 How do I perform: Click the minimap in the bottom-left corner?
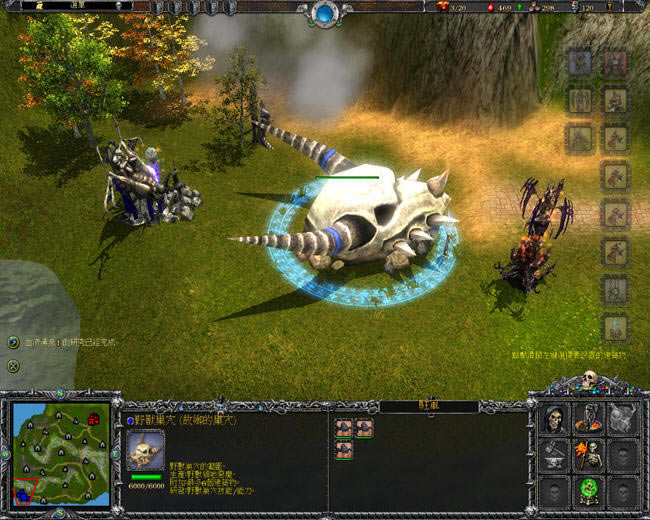coord(62,454)
